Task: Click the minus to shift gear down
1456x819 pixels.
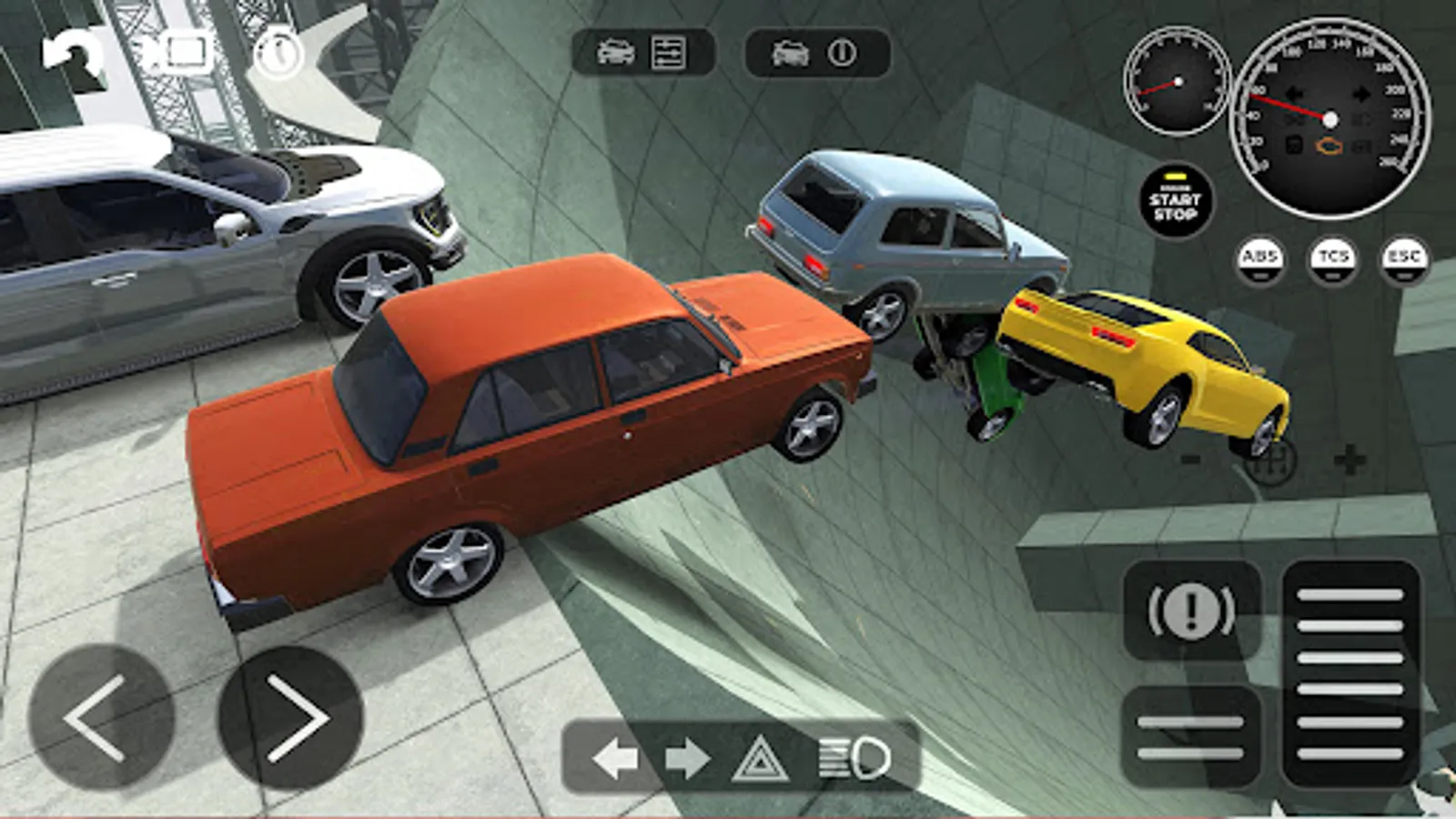Action: tap(1189, 460)
